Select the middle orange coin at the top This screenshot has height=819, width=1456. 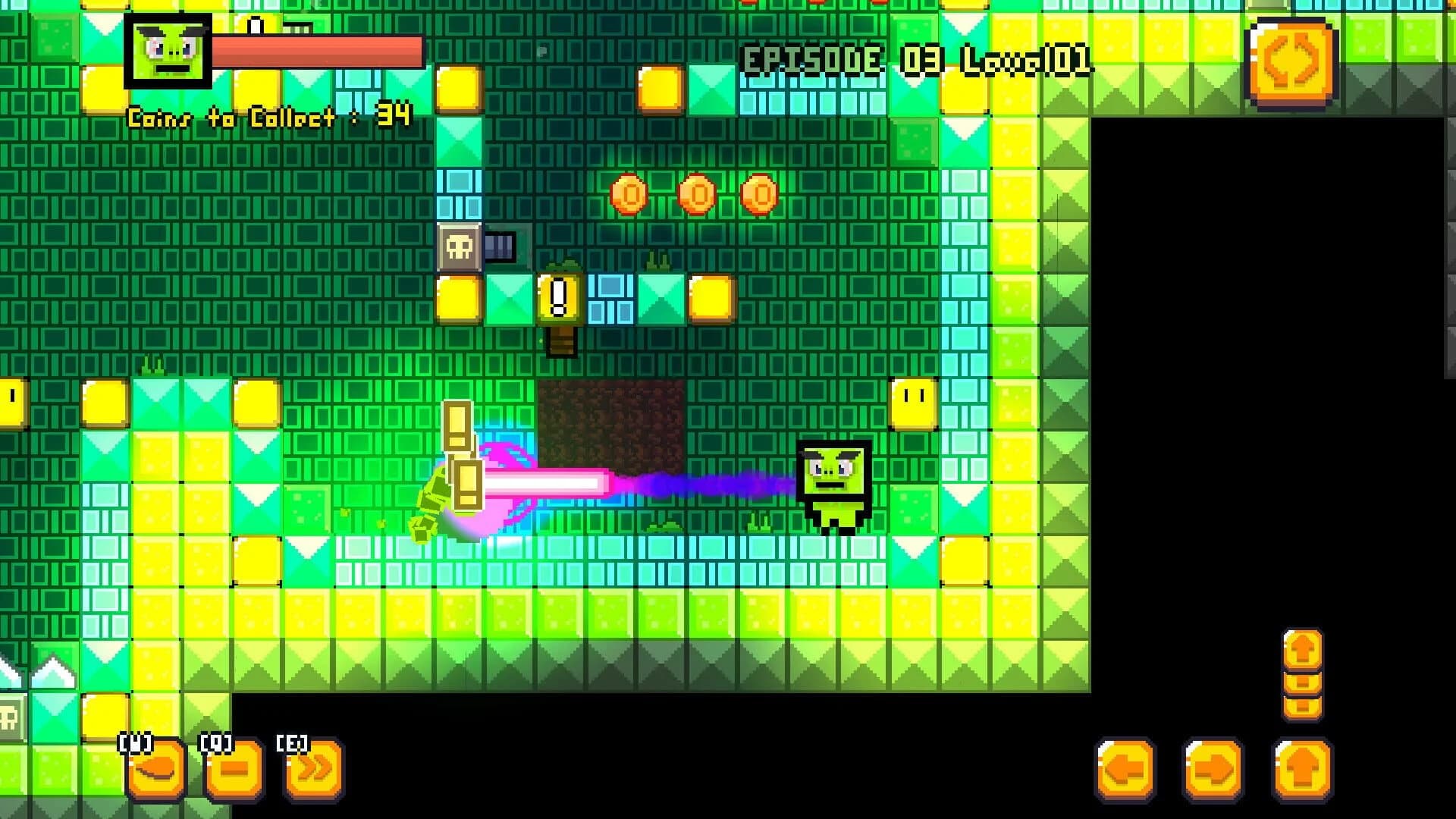click(x=695, y=193)
